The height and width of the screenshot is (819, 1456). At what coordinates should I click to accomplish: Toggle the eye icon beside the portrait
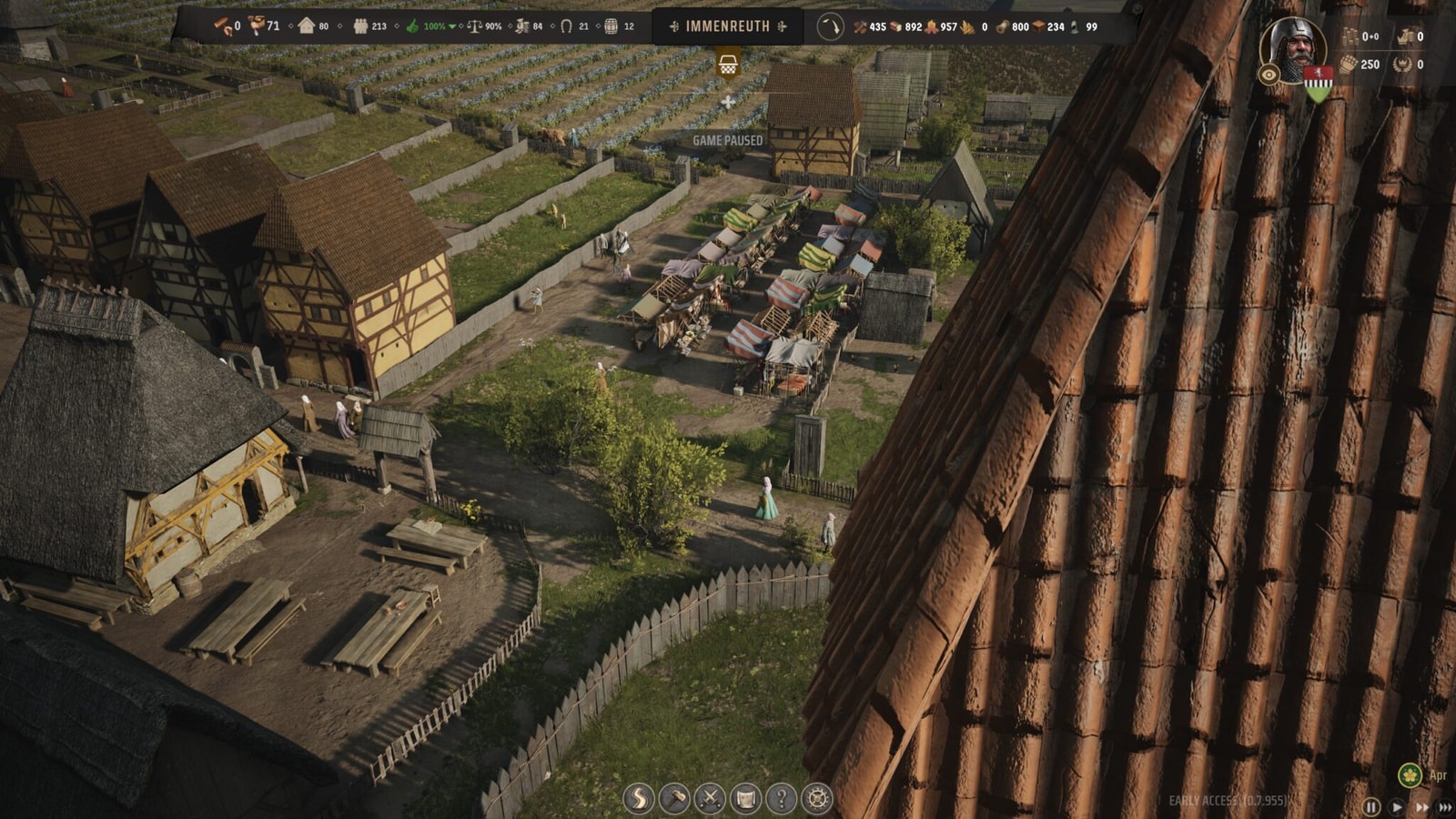pos(1269,76)
